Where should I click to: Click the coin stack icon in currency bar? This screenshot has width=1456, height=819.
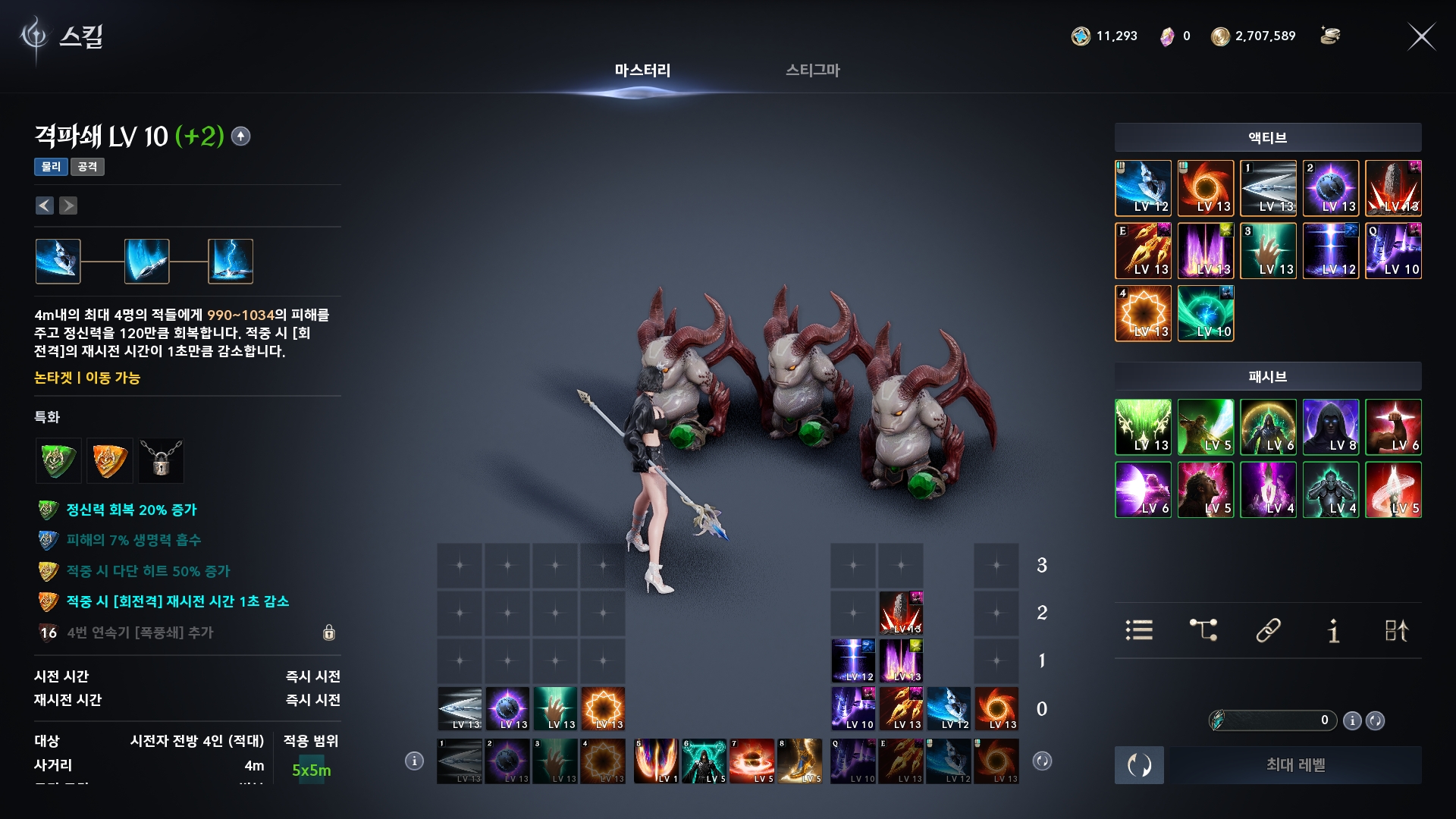1330,36
